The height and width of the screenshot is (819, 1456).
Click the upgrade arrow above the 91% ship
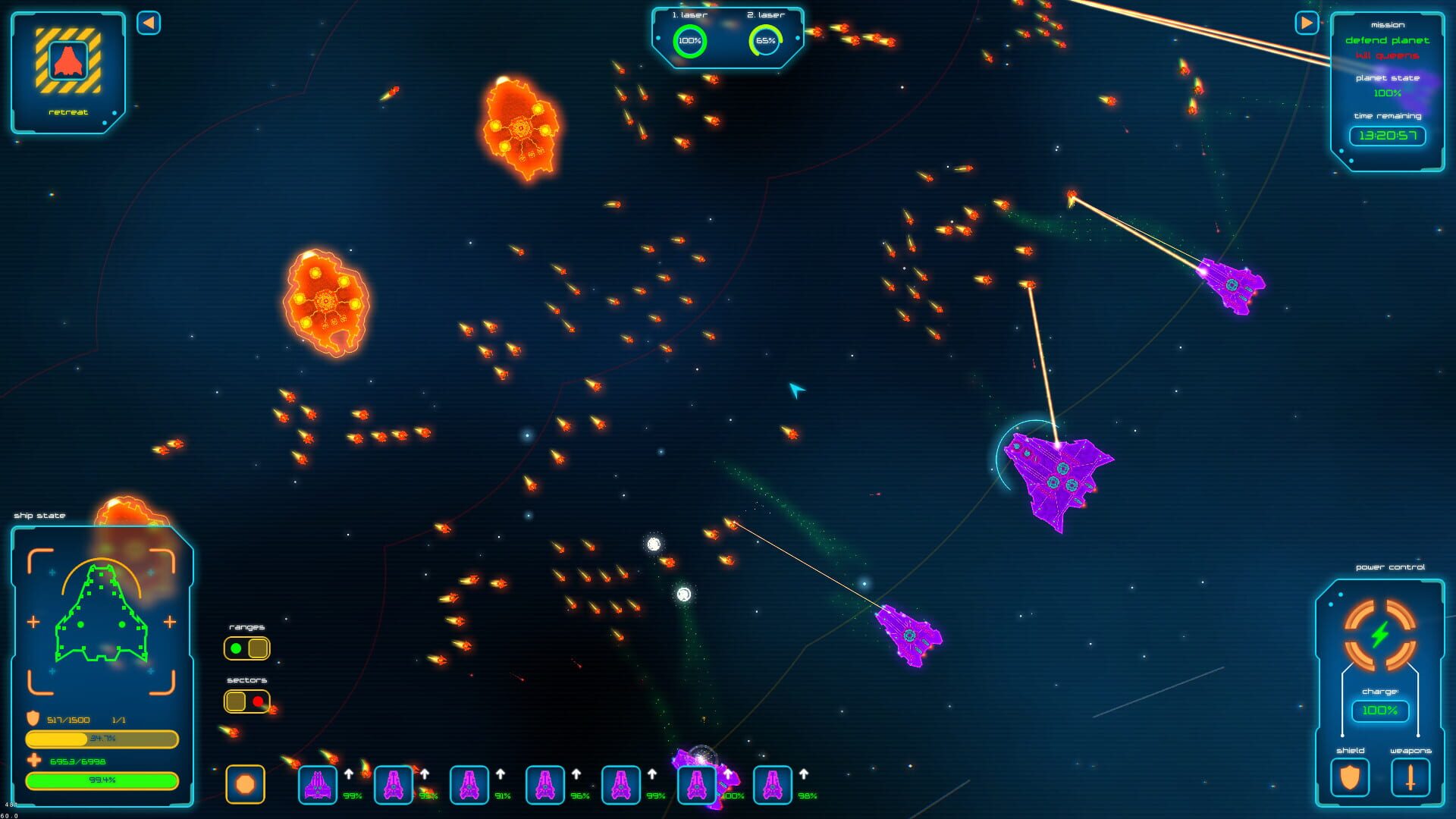(500, 775)
